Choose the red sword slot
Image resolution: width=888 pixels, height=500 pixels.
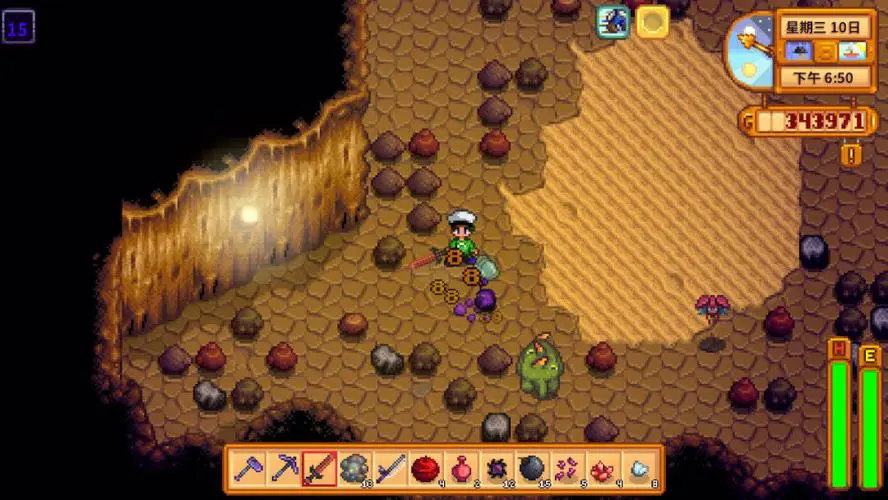(319, 468)
